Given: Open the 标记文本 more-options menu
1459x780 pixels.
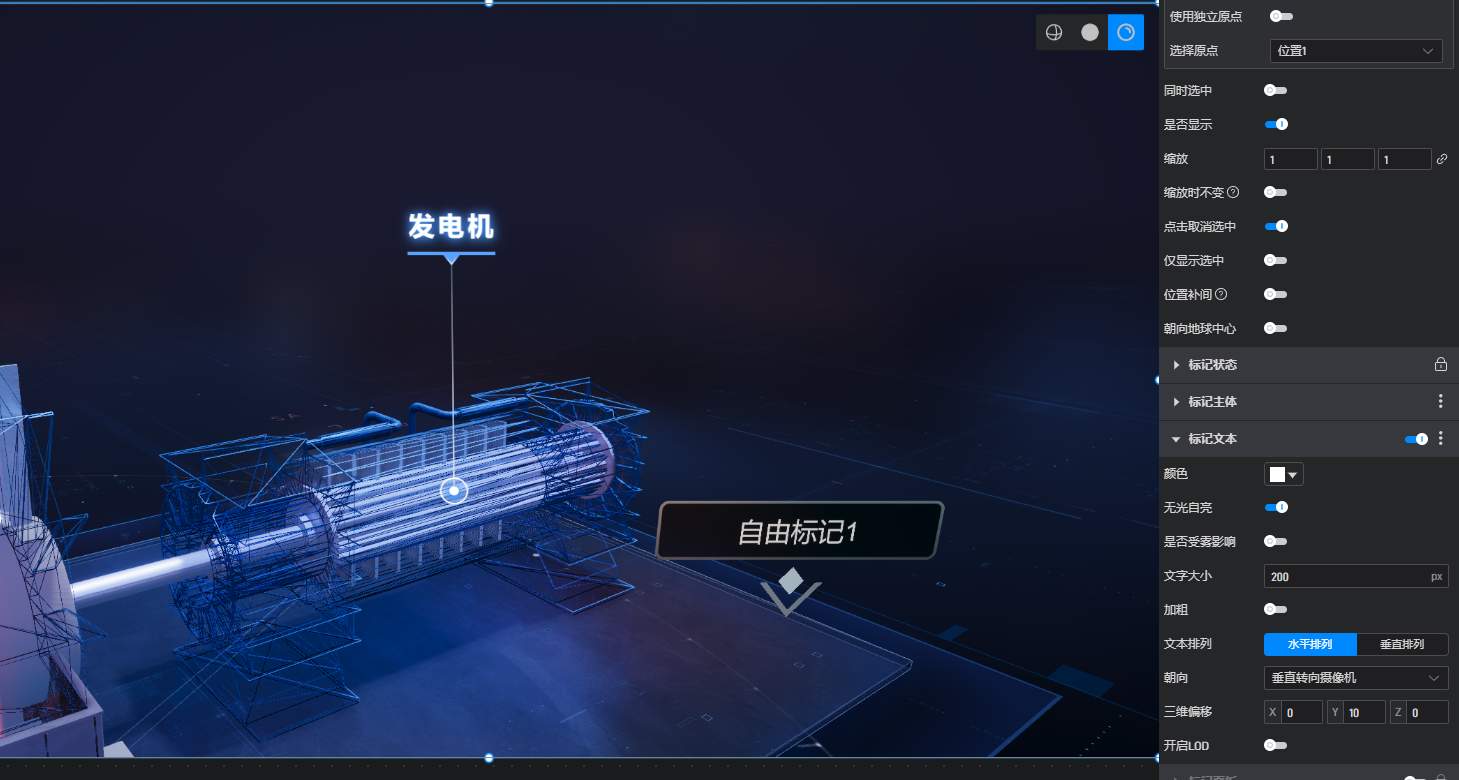Looking at the screenshot, I should tap(1440, 438).
